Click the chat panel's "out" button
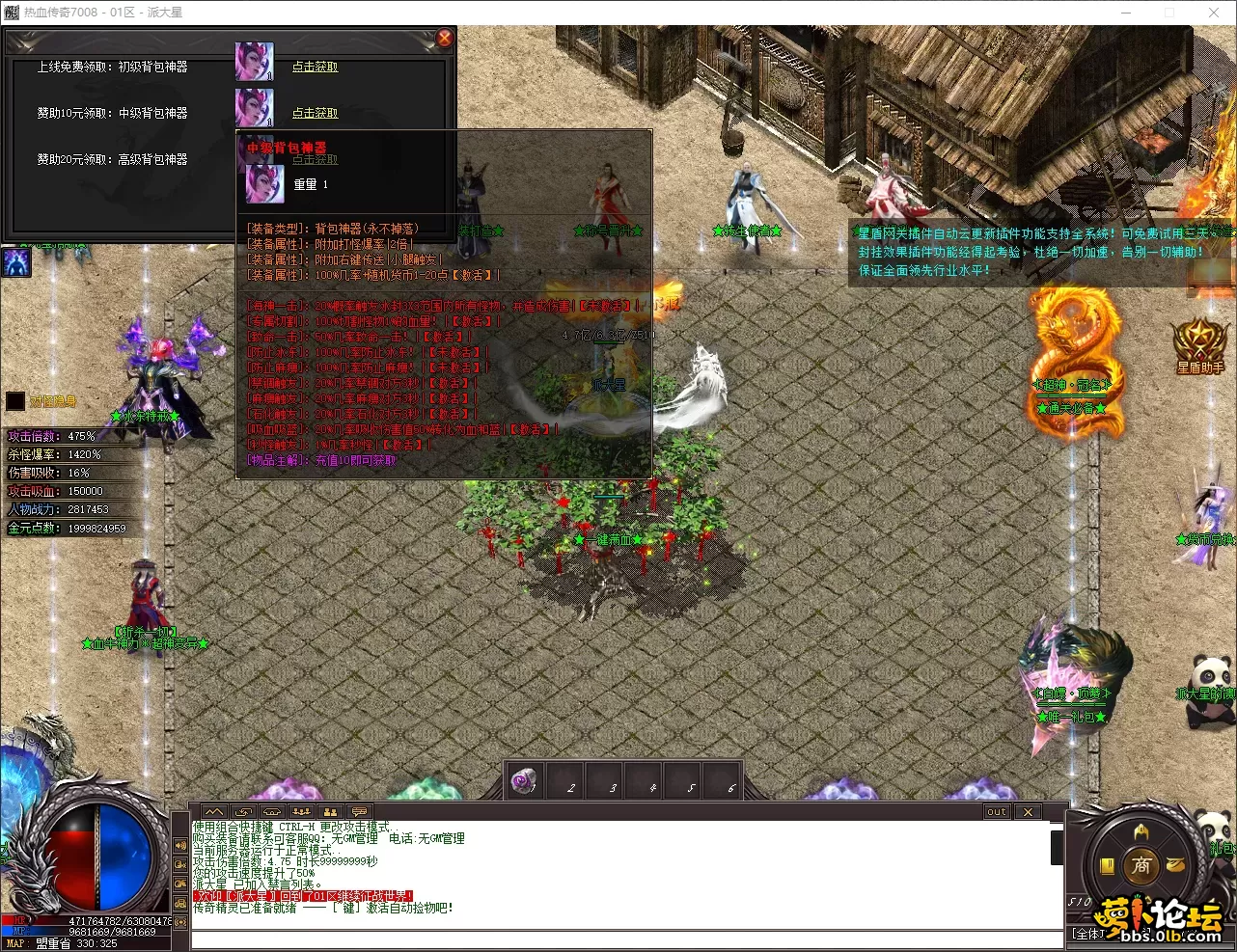The width and height of the screenshot is (1237, 952). tap(997, 812)
